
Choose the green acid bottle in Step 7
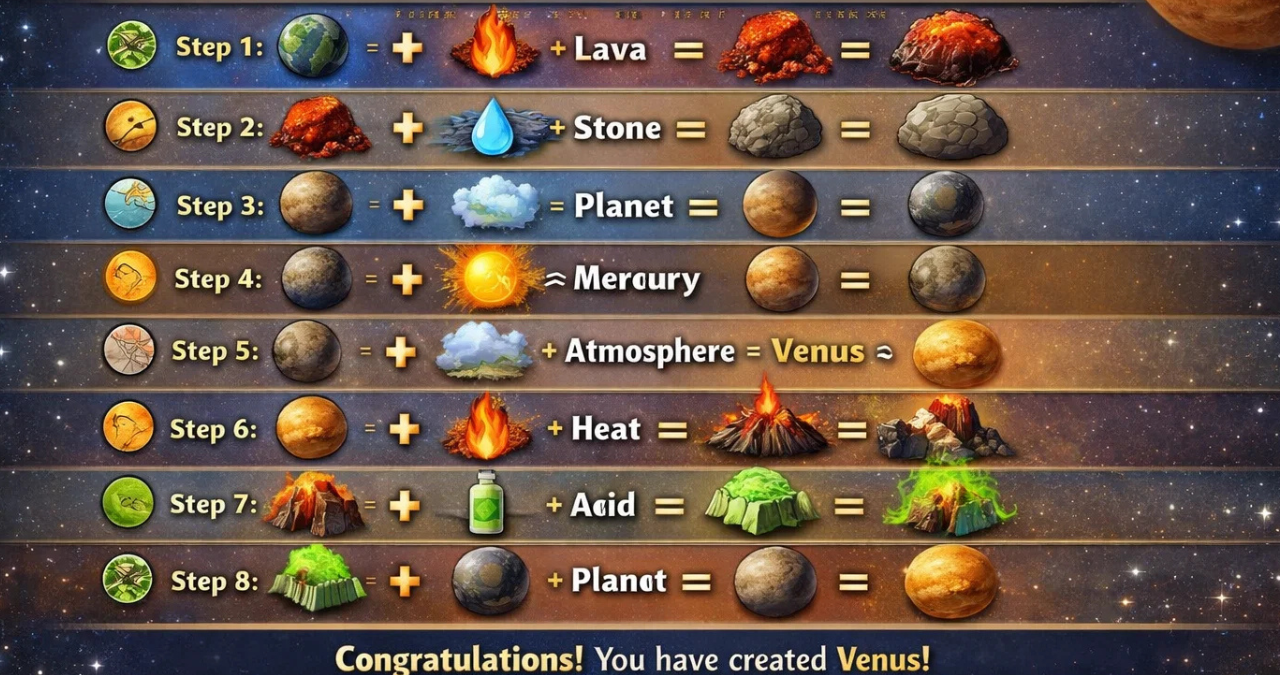(487, 503)
